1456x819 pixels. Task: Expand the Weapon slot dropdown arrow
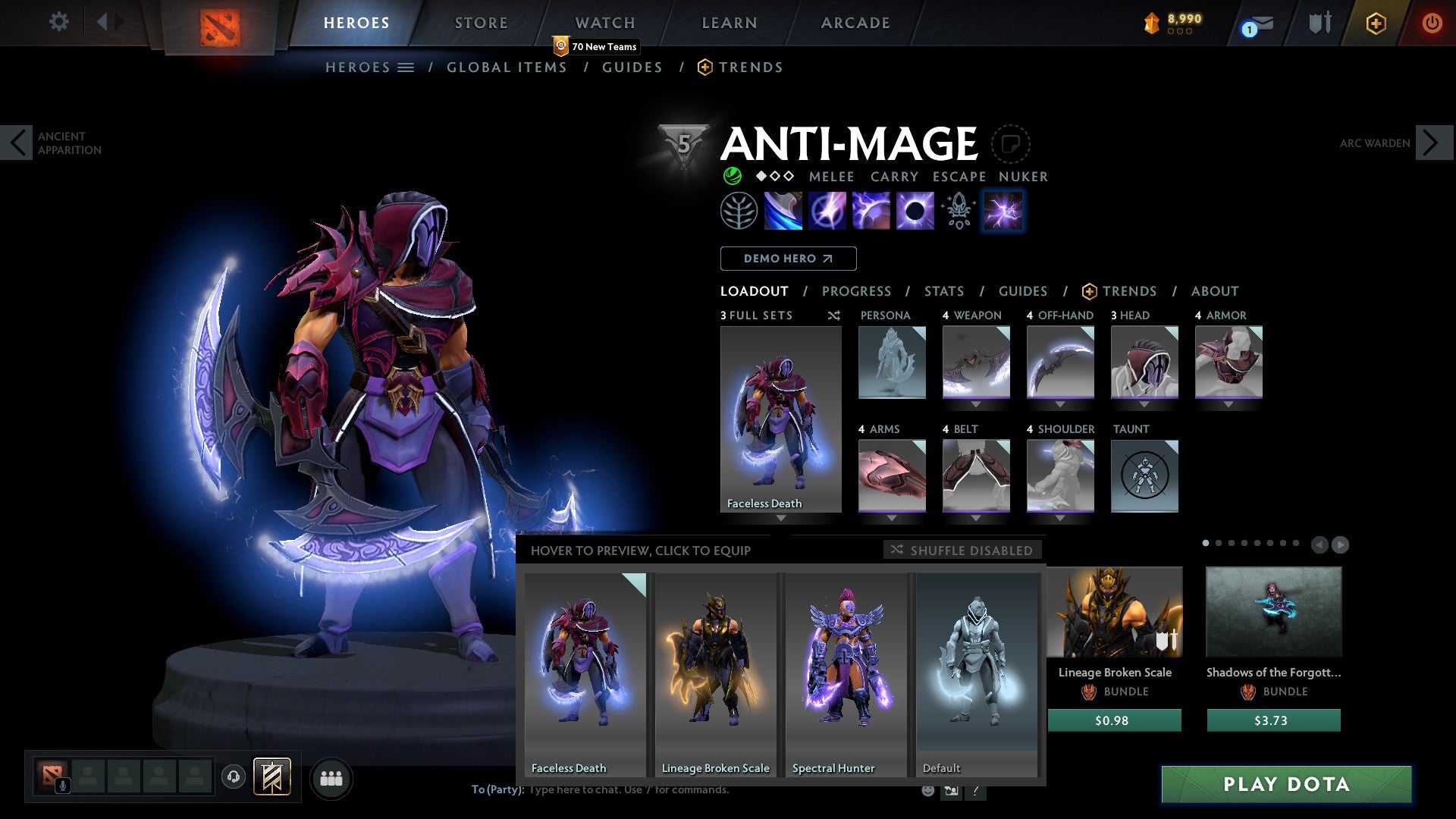click(x=976, y=404)
